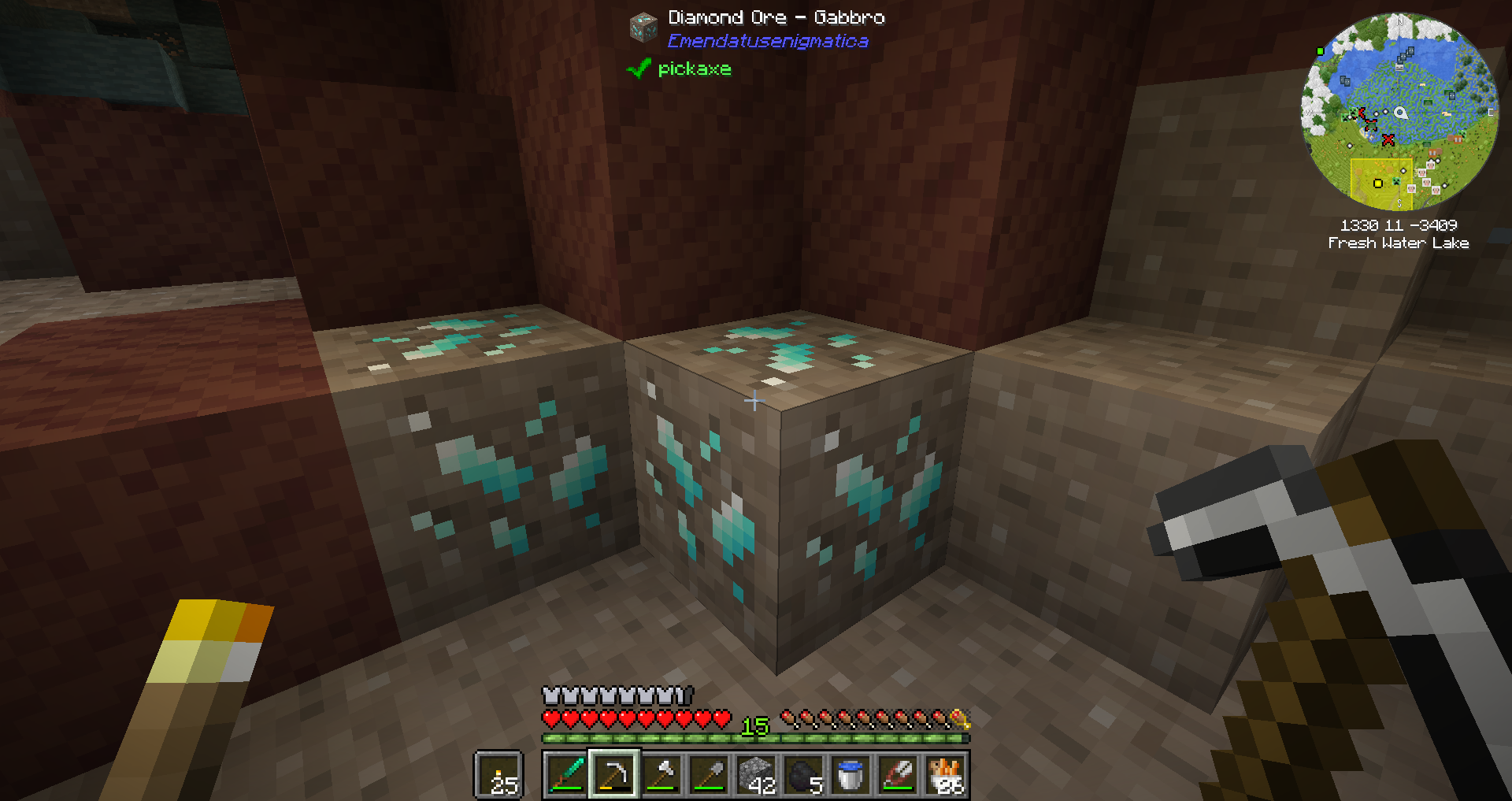
Task: Select the water bucket hotbar slot
Action: [x=850, y=775]
